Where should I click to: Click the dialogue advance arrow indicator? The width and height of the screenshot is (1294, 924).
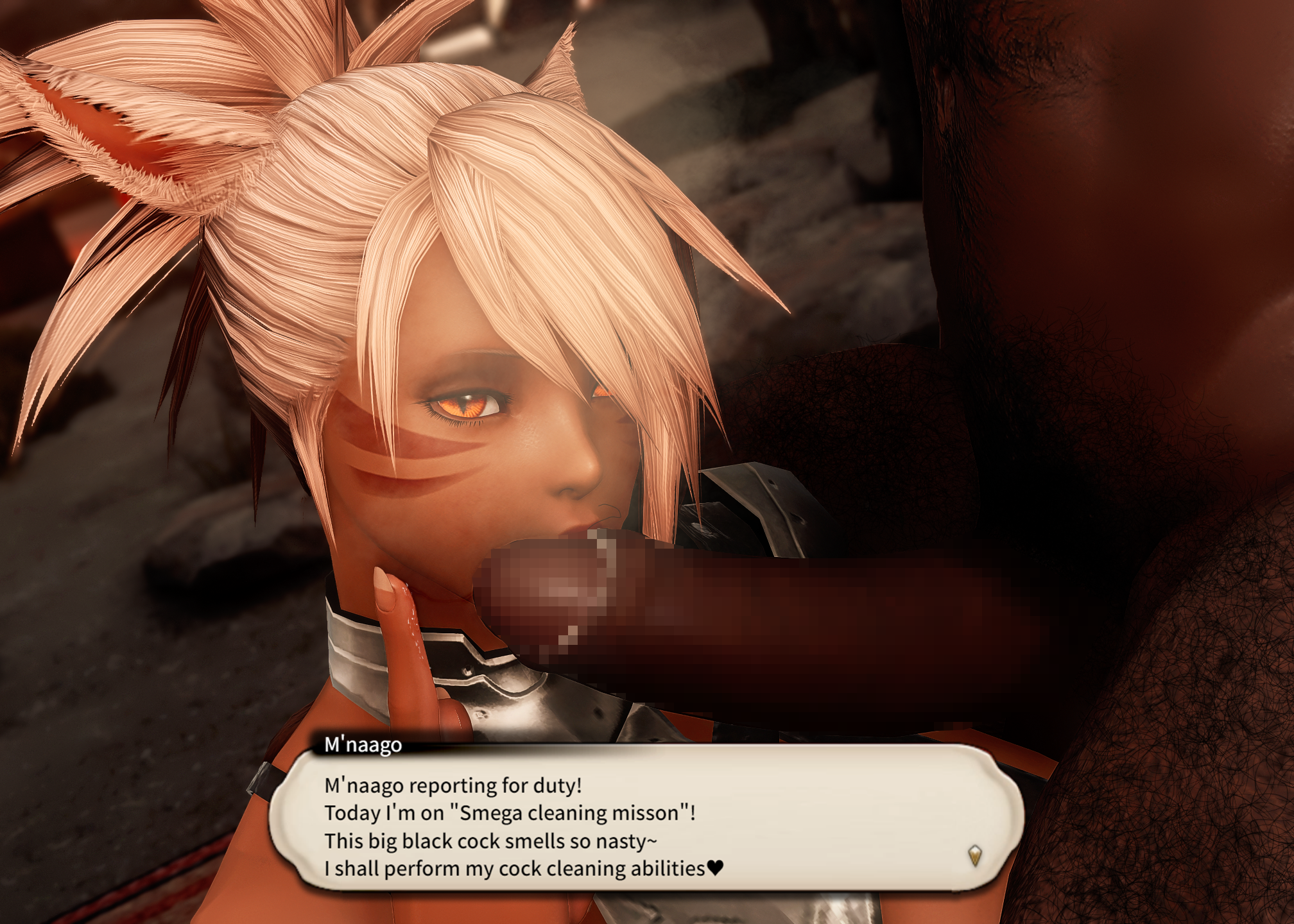pos(974,855)
